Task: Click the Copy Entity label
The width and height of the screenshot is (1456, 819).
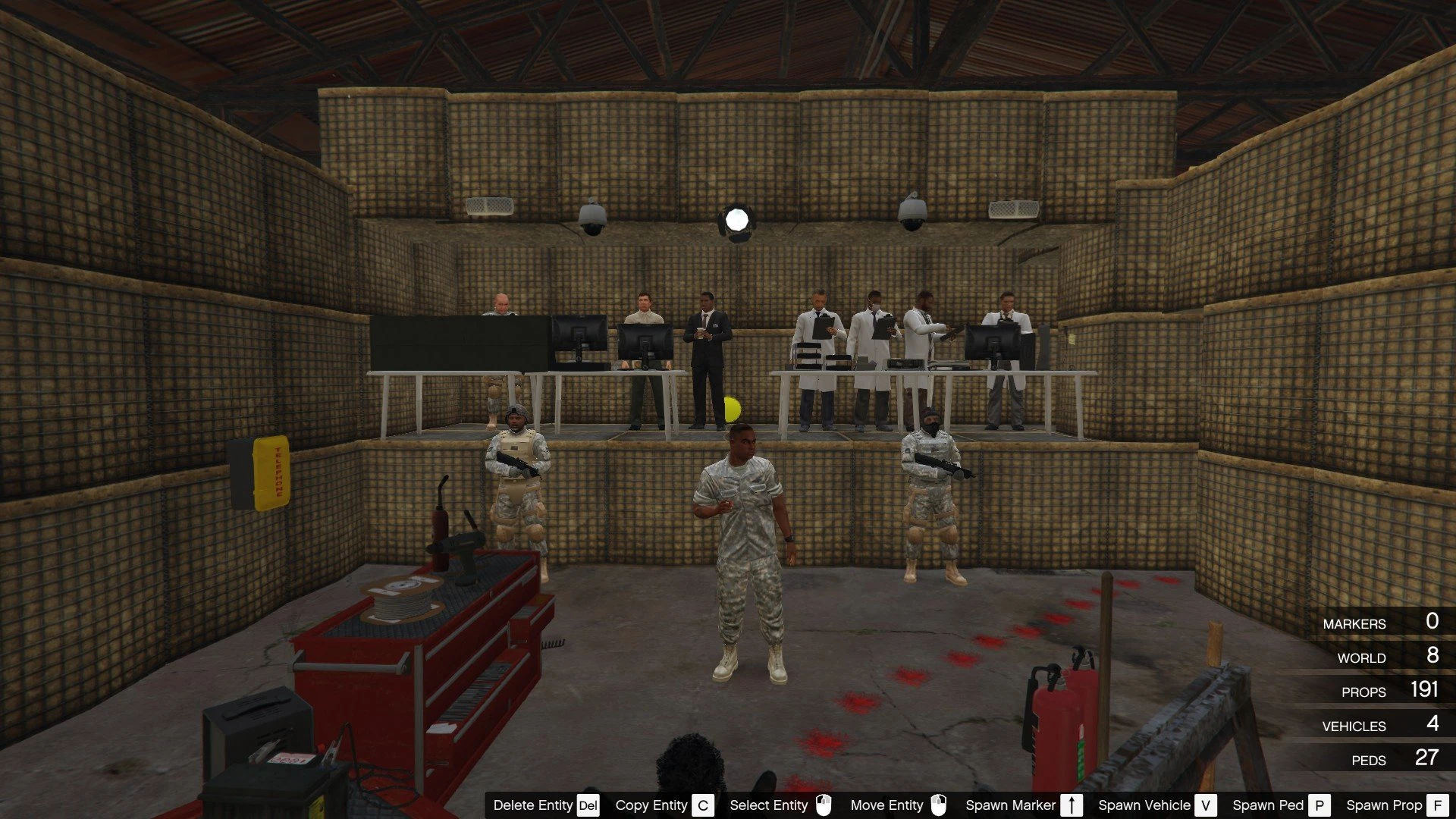Action: [x=651, y=805]
